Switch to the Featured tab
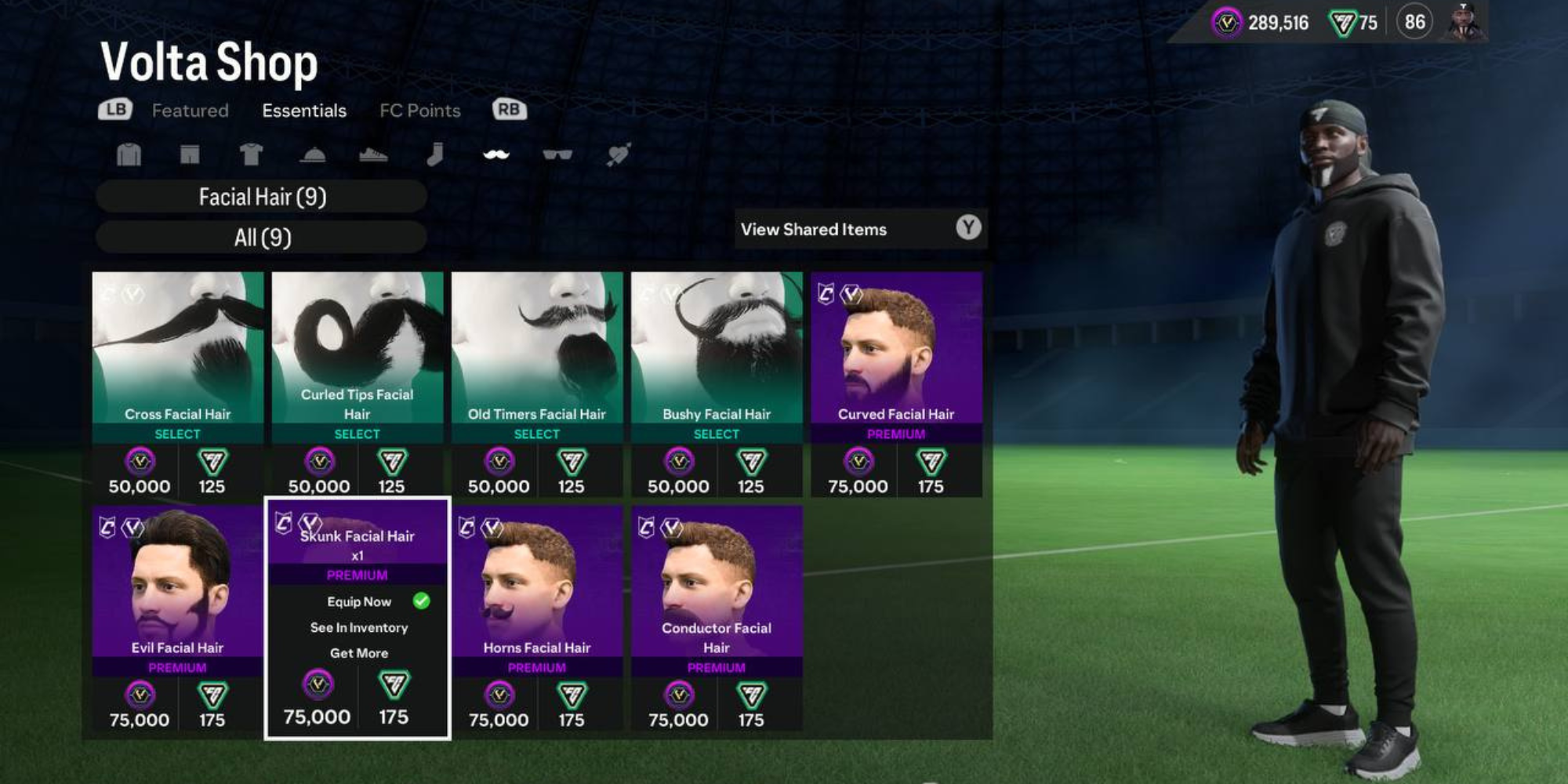 click(x=191, y=111)
